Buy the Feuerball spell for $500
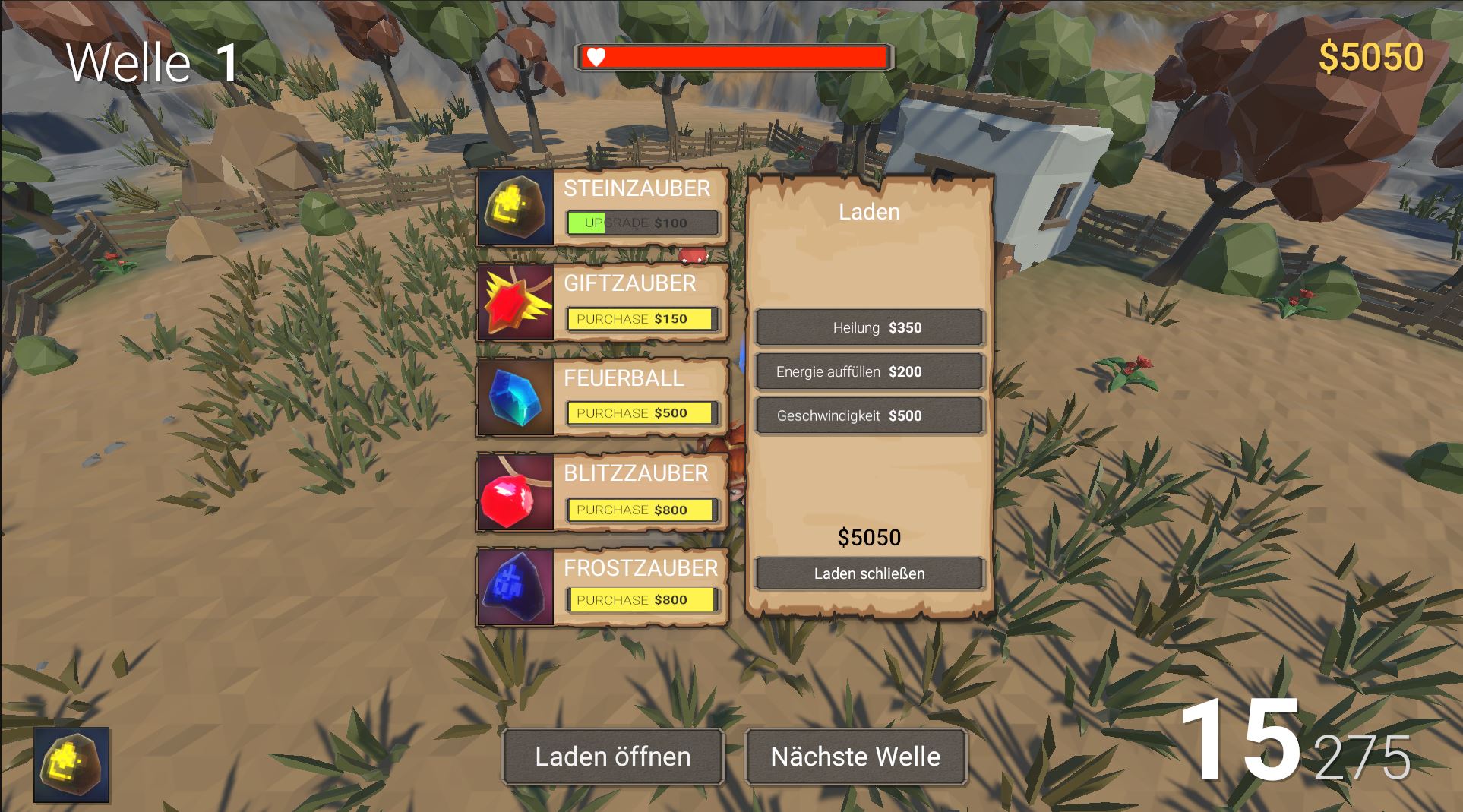Screen dimensions: 1463x812 (x=642, y=413)
